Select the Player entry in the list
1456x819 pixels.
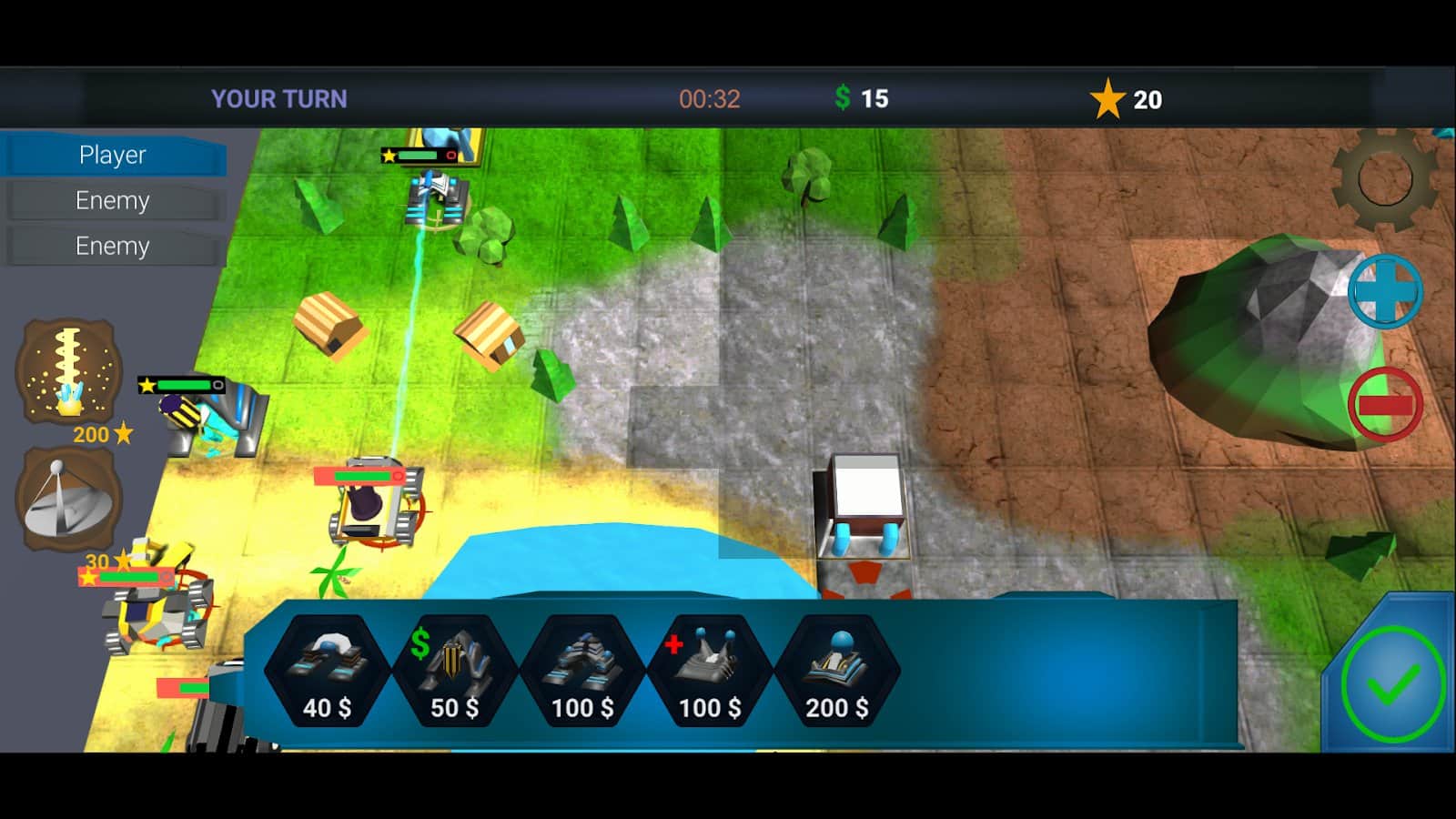click(113, 155)
